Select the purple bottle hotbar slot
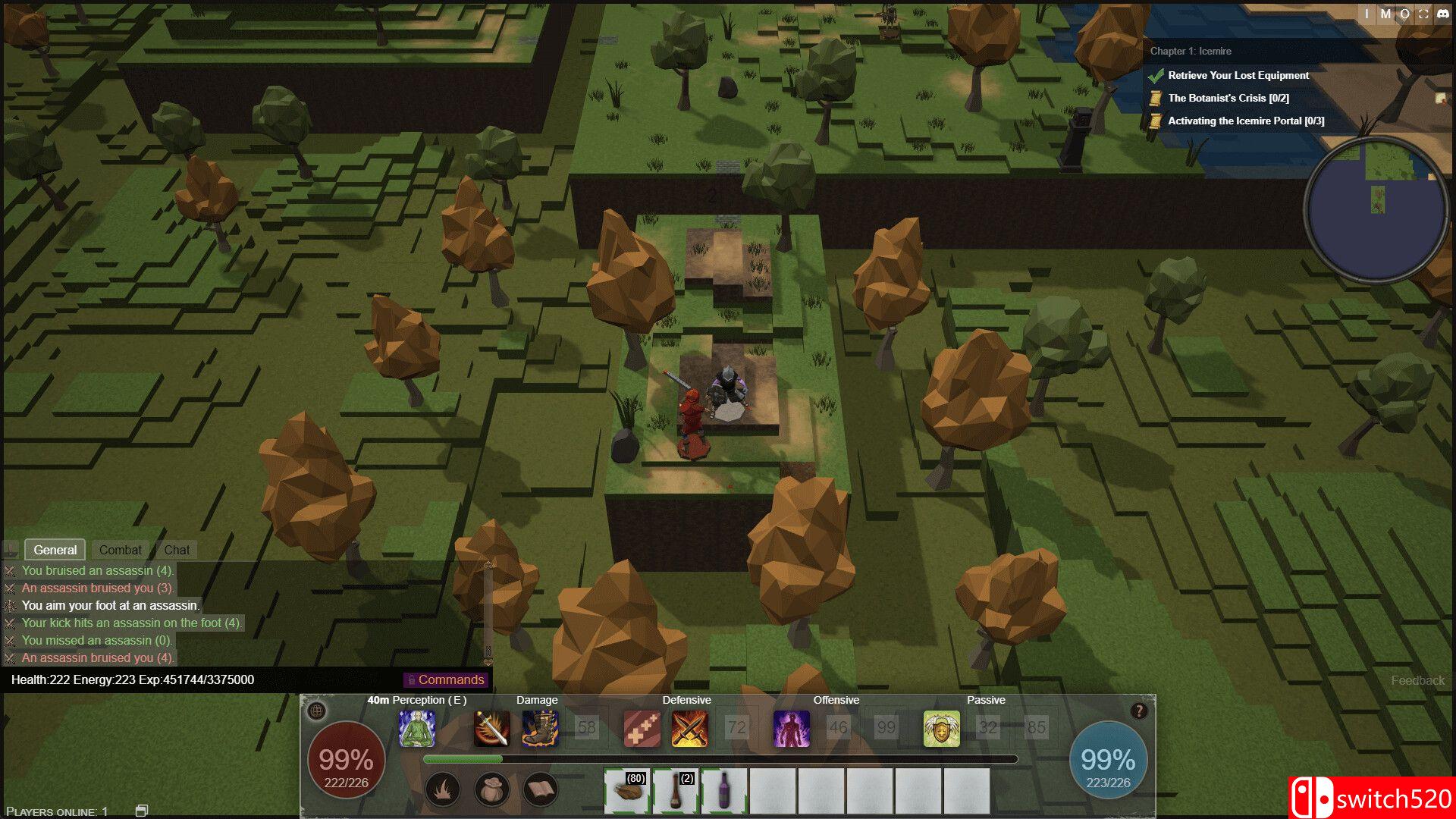Image resolution: width=1456 pixels, height=819 pixels. point(724,791)
